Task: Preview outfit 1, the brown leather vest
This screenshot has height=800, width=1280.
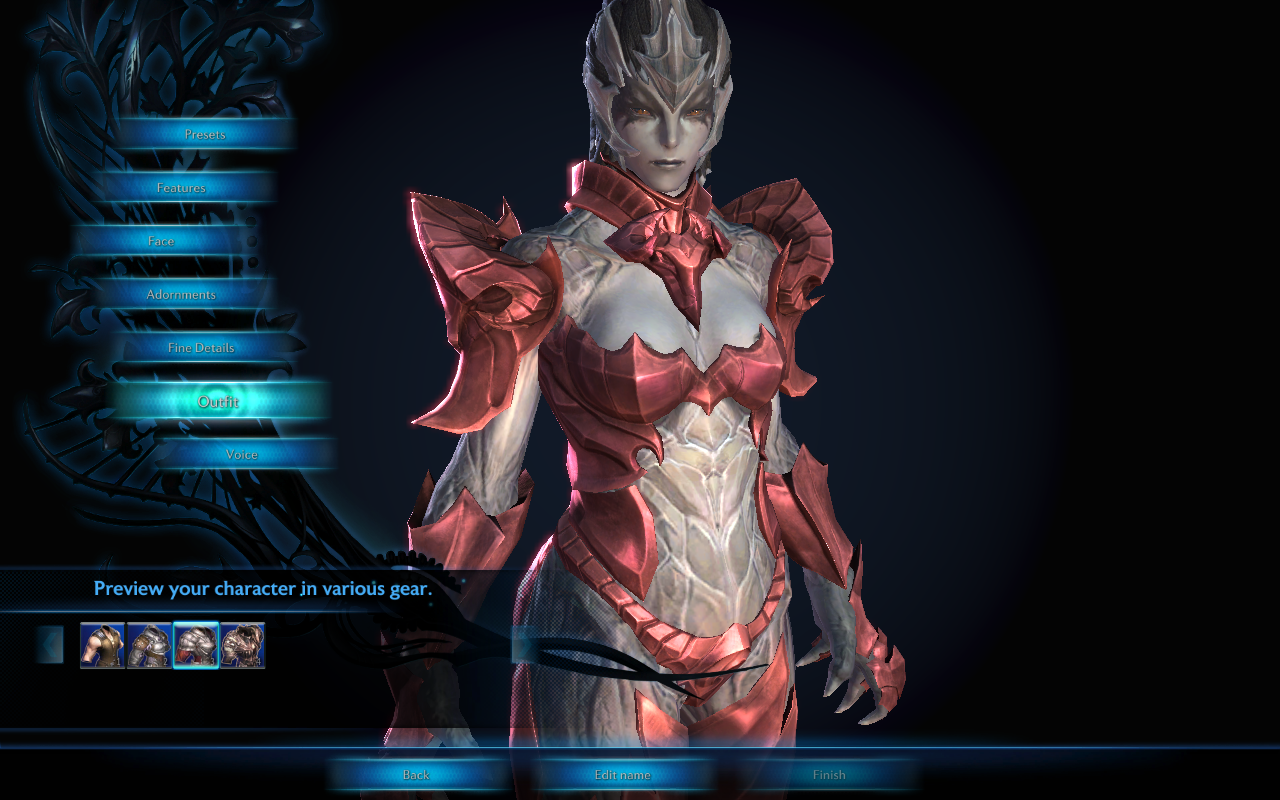Action: coord(102,645)
